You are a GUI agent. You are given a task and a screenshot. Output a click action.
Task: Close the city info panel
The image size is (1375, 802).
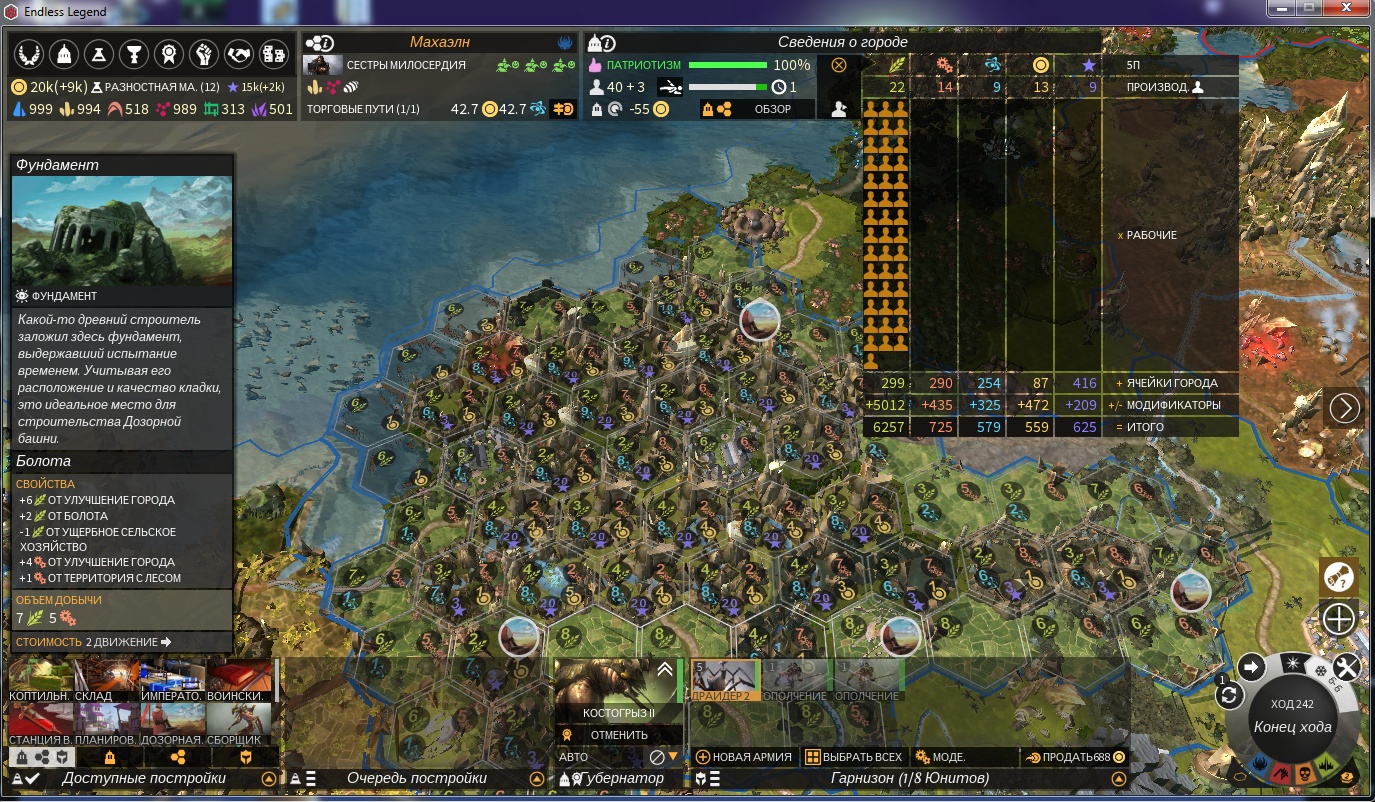coord(839,65)
